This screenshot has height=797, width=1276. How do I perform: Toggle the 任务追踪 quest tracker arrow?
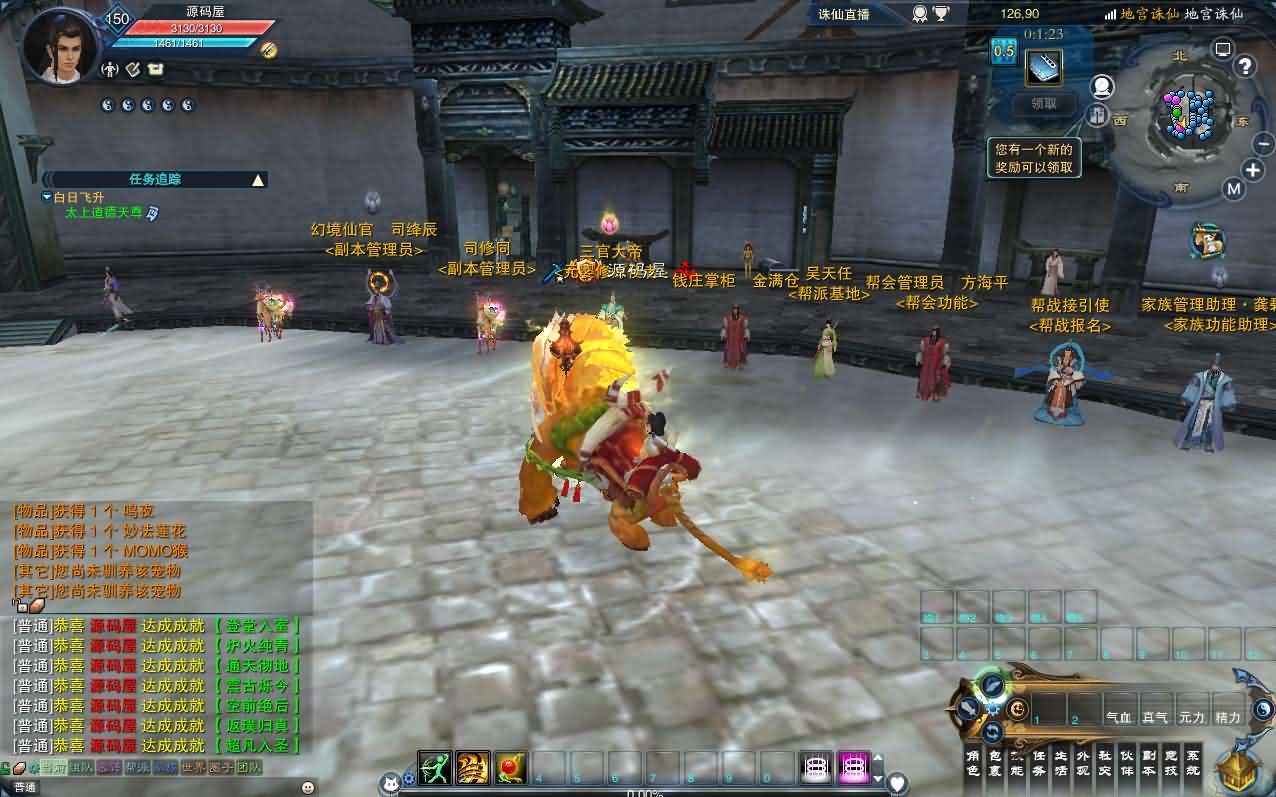coord(258,180)
